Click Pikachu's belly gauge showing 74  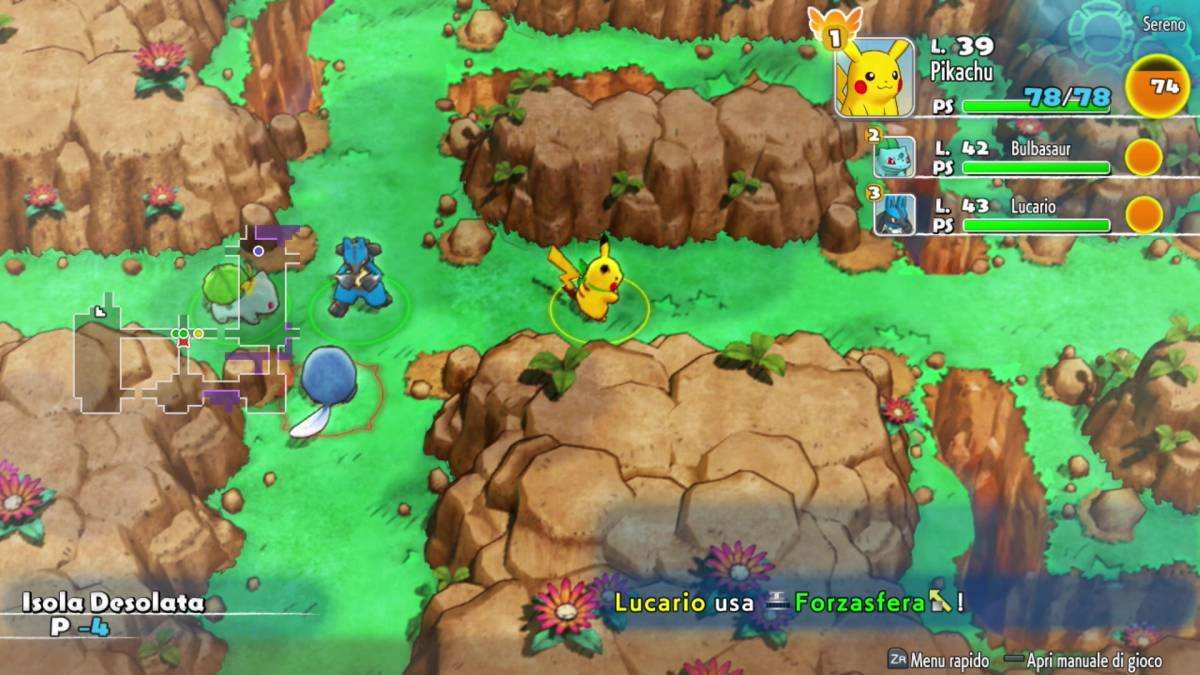pyautogui.click(x=1157, y=87)
